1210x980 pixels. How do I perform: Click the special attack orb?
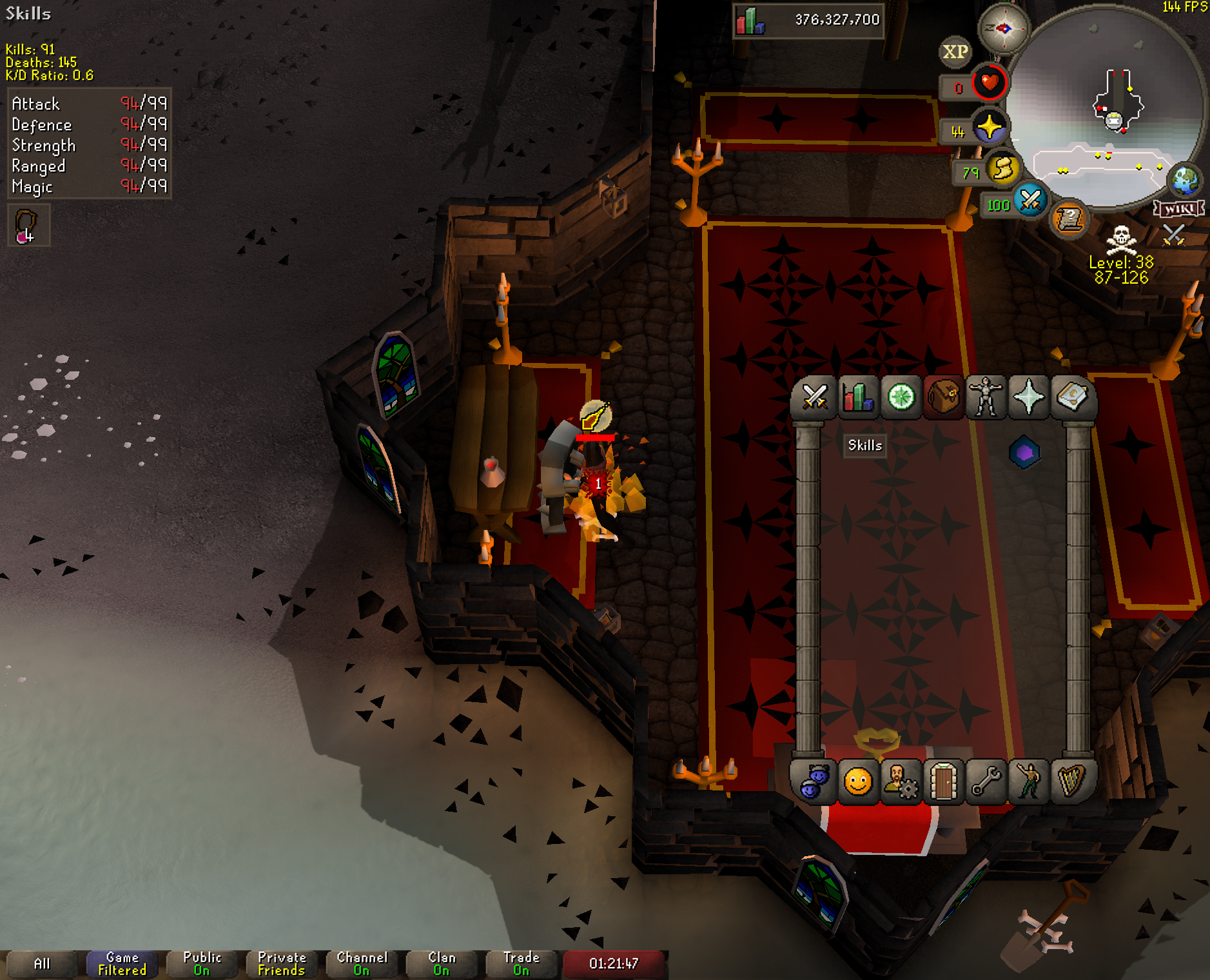[x=1030, y=201]
